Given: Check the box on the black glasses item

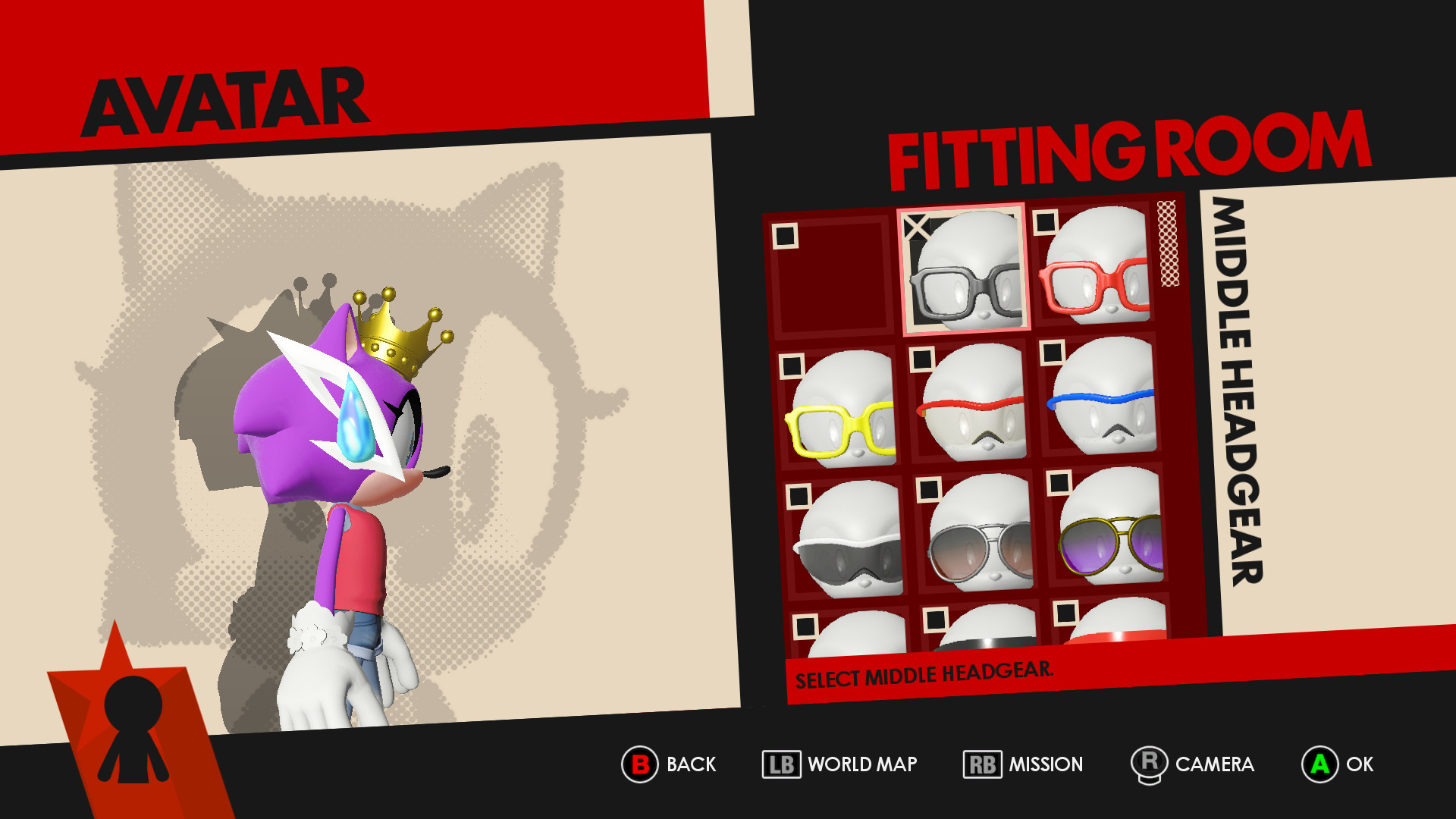Looking at the screenshot, I should click(916, 225).
